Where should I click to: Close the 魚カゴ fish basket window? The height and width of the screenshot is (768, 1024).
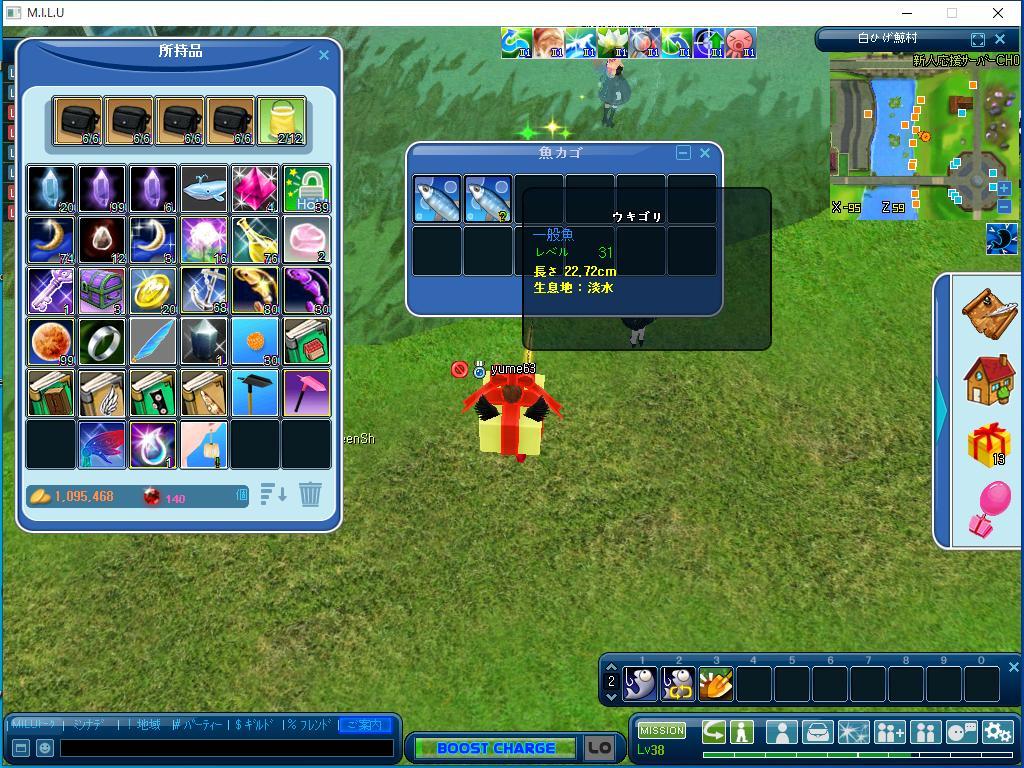coord(705,153)
